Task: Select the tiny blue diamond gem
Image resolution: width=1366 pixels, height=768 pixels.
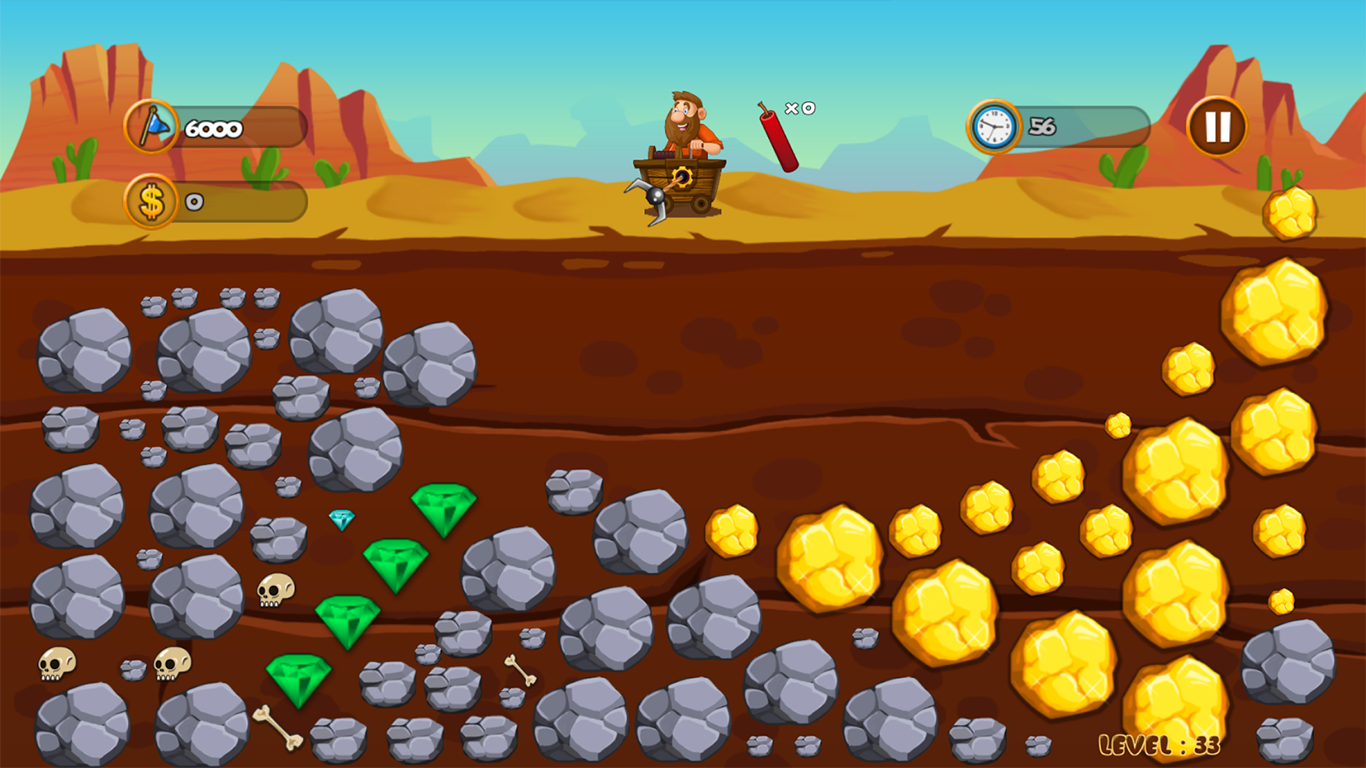Action: click(341, 519)
